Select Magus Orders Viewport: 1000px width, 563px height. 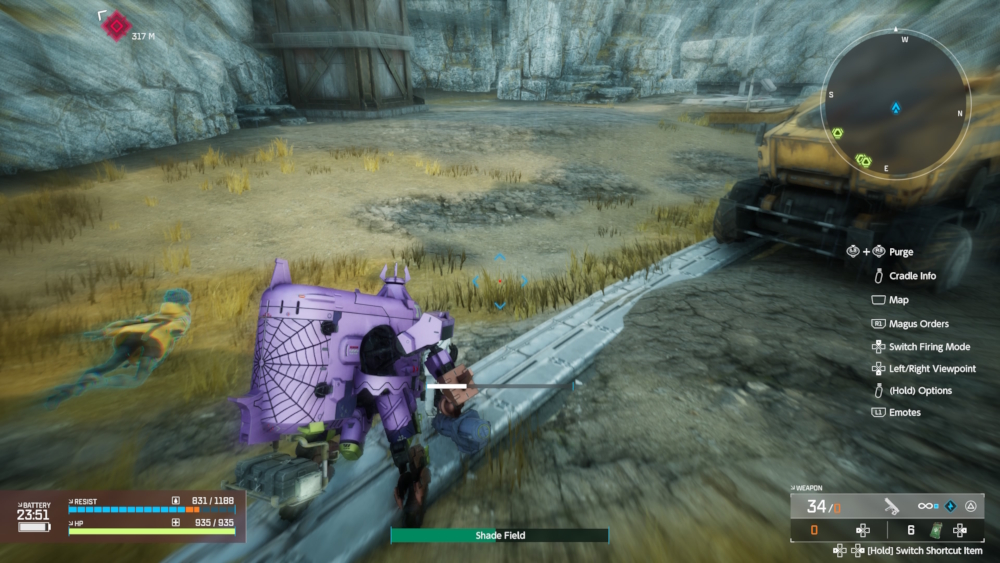point(918,324)
